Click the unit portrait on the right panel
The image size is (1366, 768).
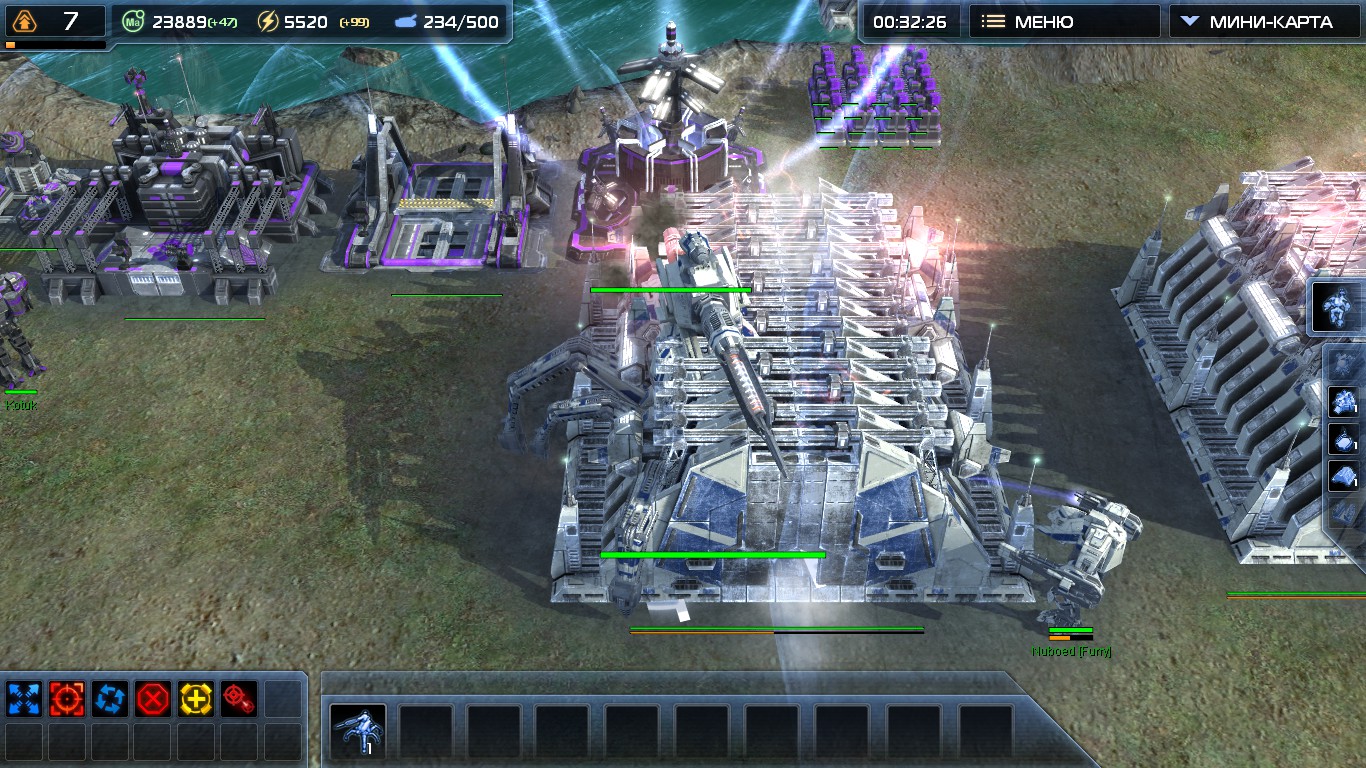[1335, 307]
